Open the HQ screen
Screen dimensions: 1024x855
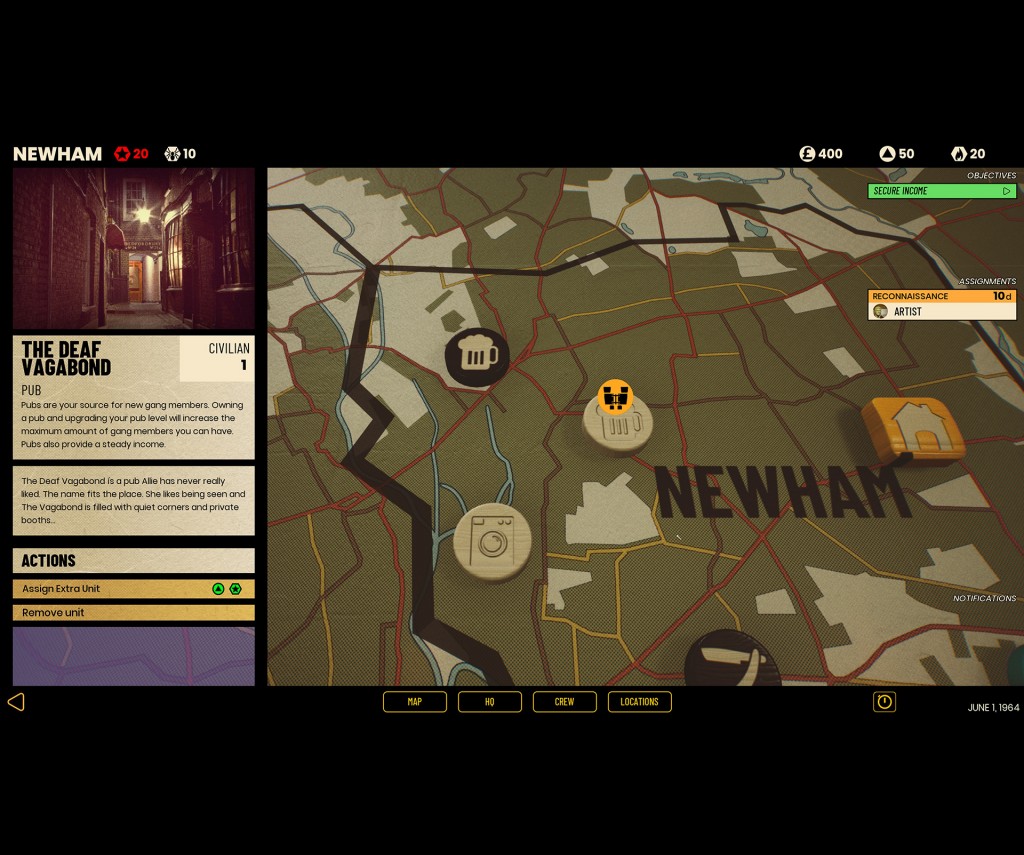pyautogui.click(x=489, y=702)
